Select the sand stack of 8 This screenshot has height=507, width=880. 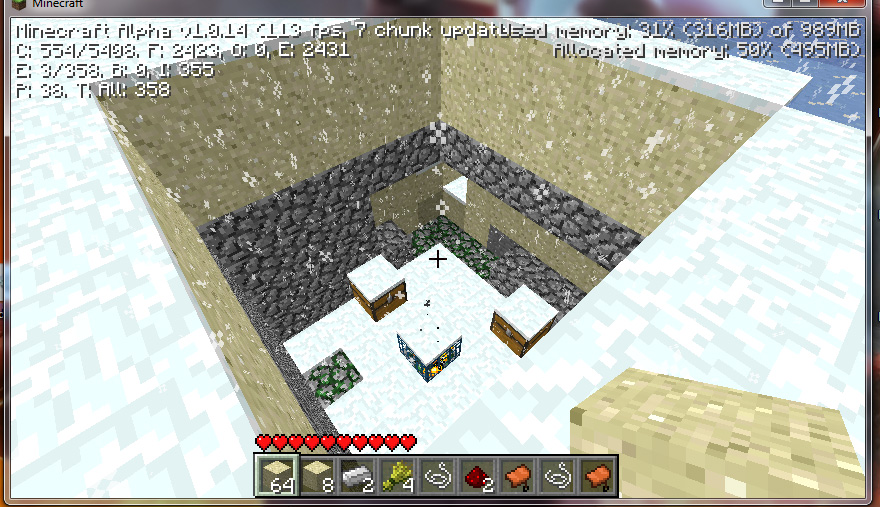[316, 476]
